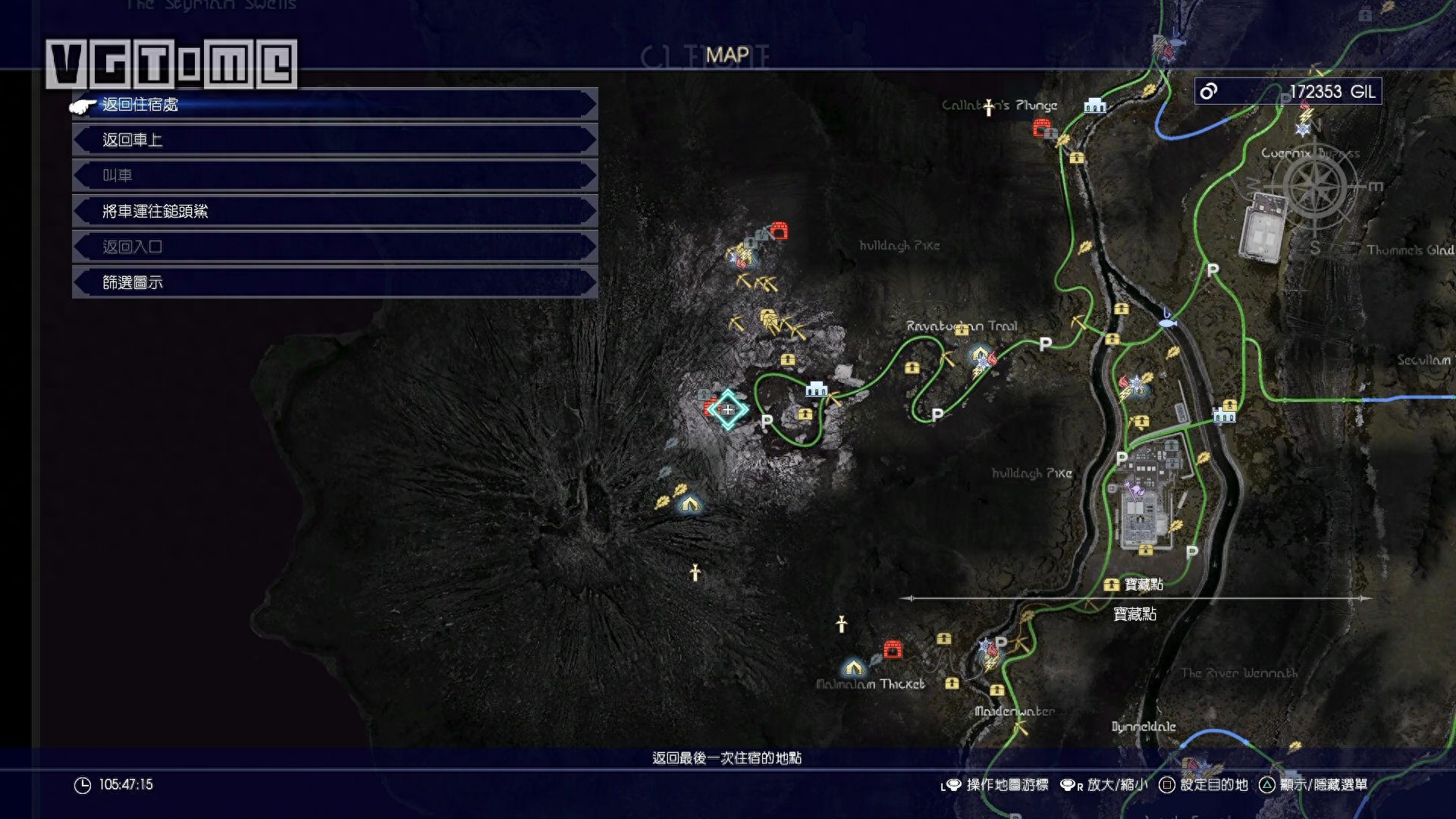1456x819 pixels.
Task: Select 將車運往鎚頭鯊 menu option
Action: click(x=334, y=212)
